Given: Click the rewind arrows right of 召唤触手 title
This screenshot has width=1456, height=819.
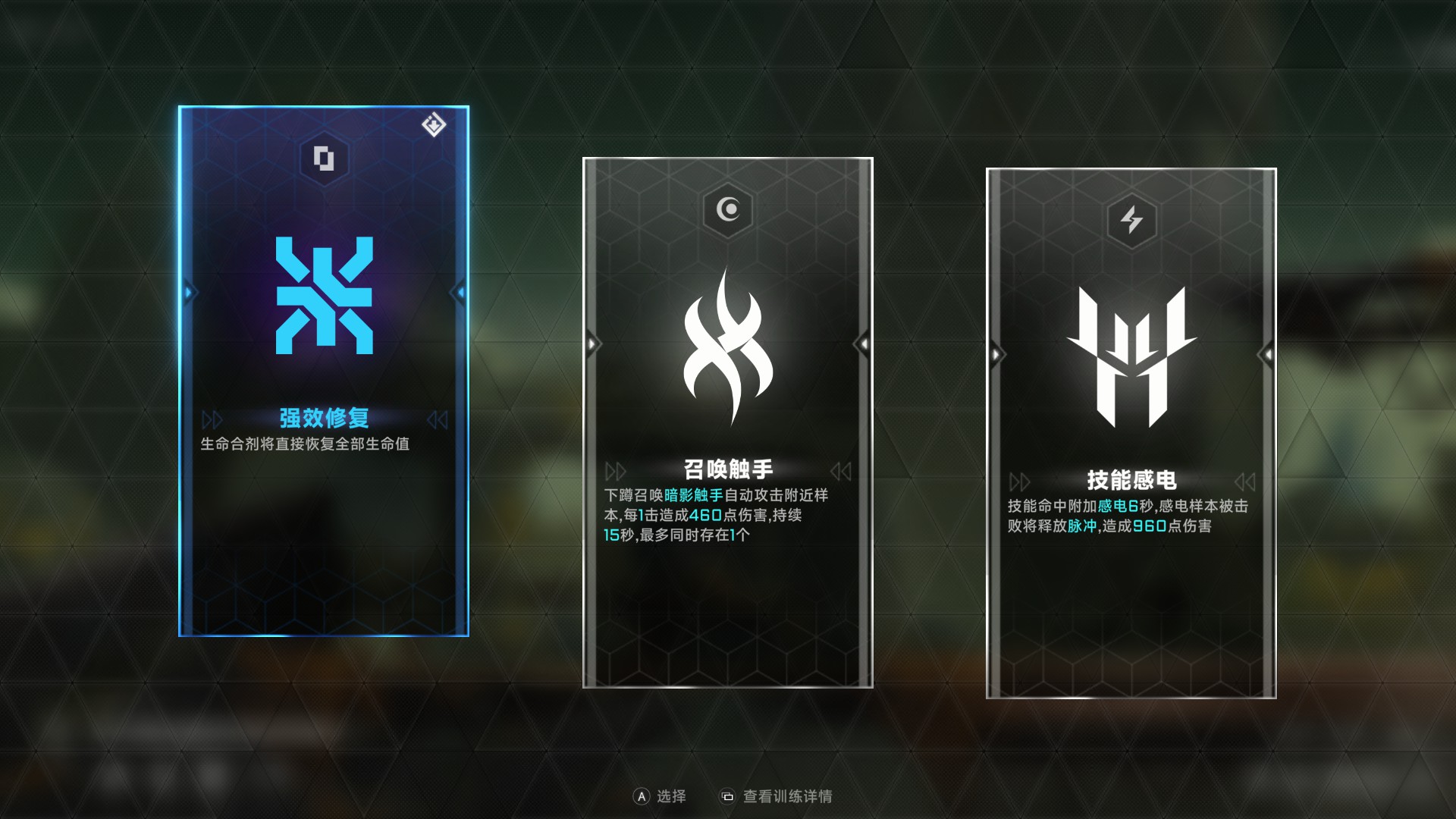Looking at the screenshot, I should tap(844, 471).
